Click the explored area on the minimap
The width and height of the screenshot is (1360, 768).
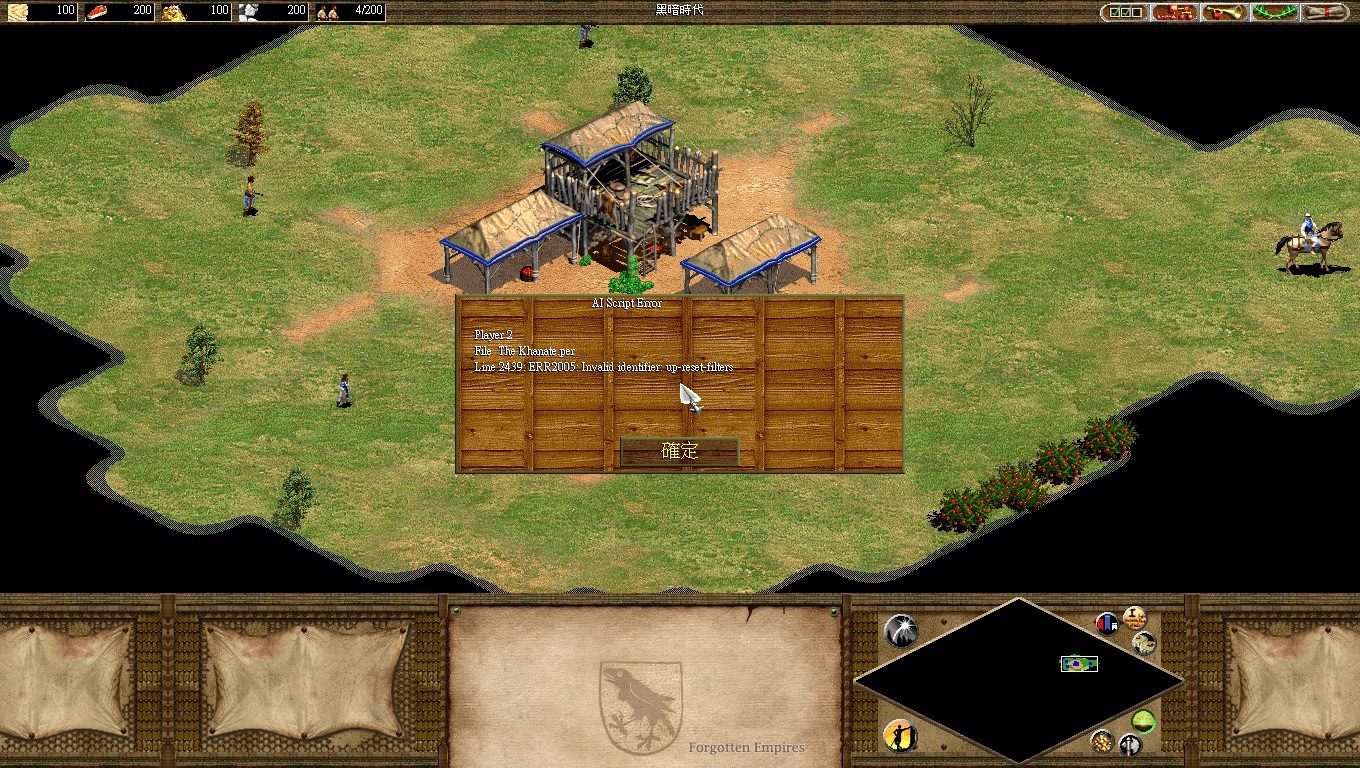(1079, 664)
